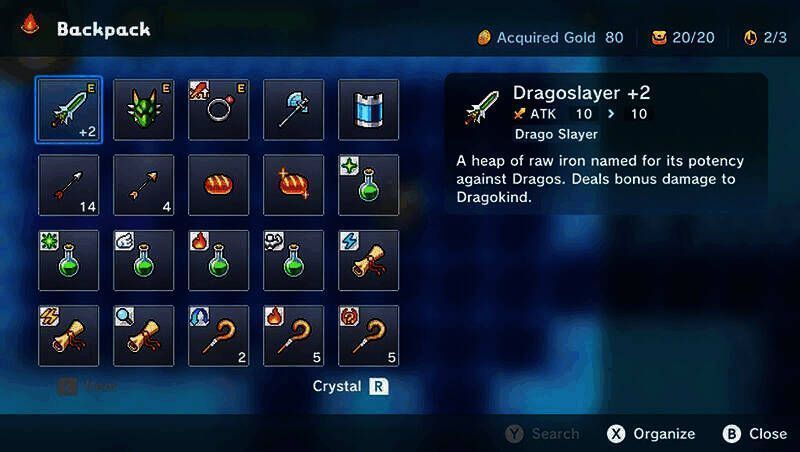Select the blue and silver shield slot
The height and width of the screenshot is (452, 800).
[368, 110]
